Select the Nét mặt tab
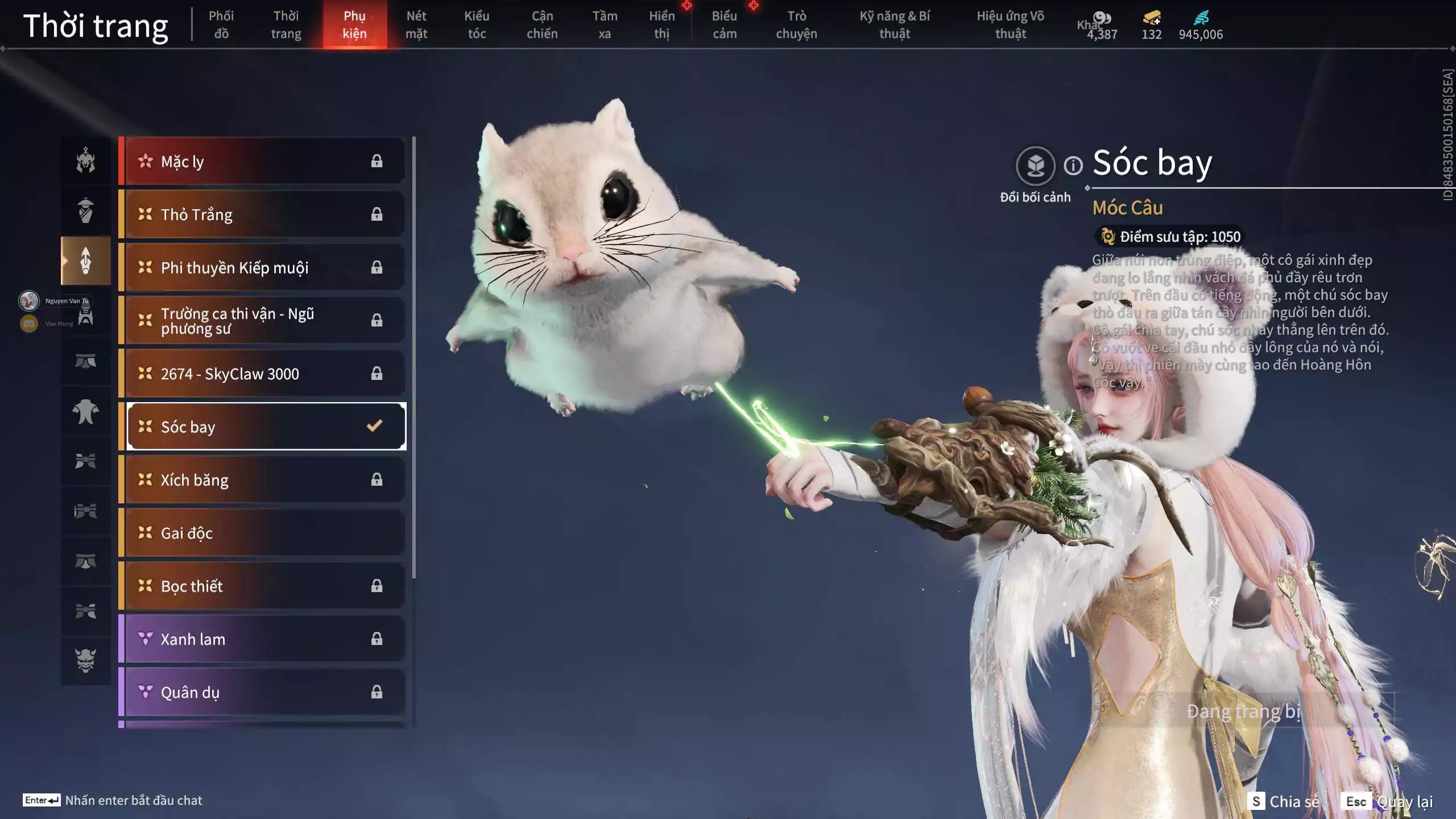Screen dimensions: 1456x819 (416, 24)
